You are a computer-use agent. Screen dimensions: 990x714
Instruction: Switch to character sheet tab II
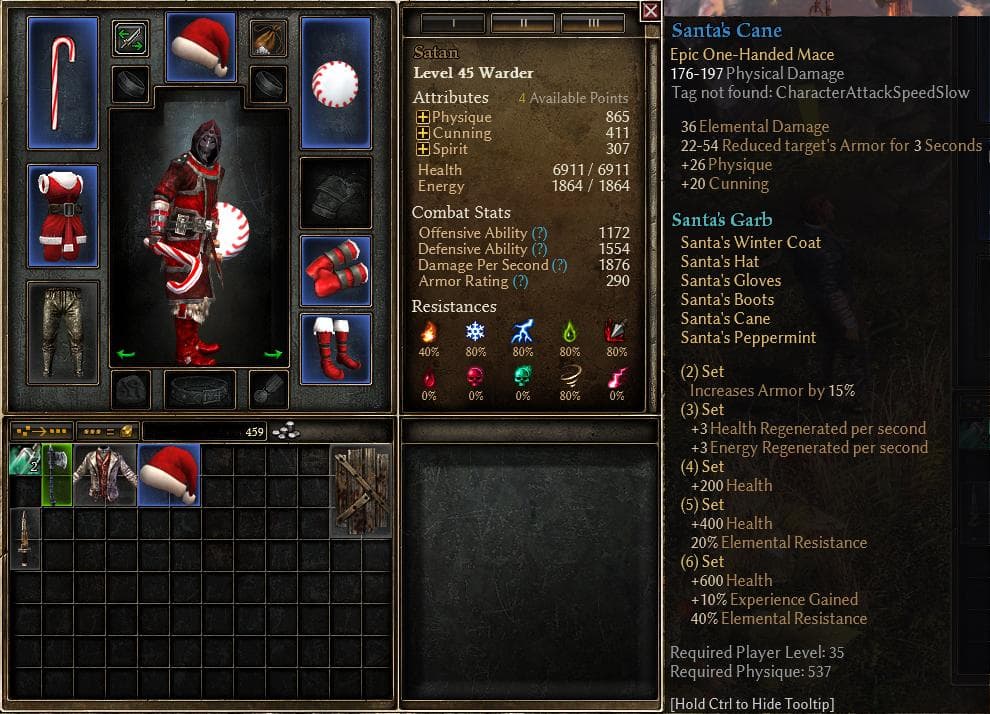pyautogui.click(x=523, y=22)
